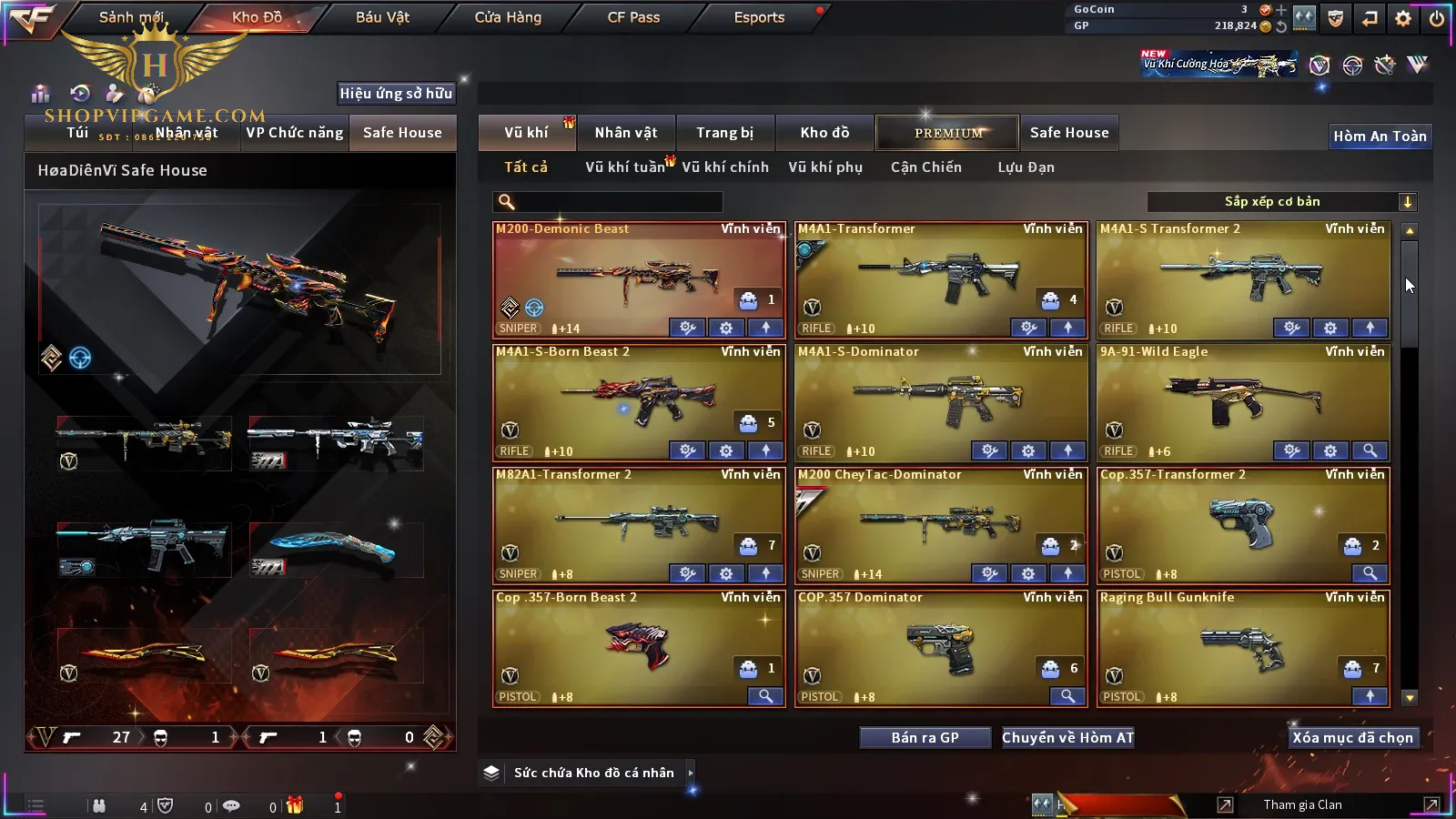1456x819 pixels.
Task: Click the Bán ra GP button
Action: click(x=925, y=738)
